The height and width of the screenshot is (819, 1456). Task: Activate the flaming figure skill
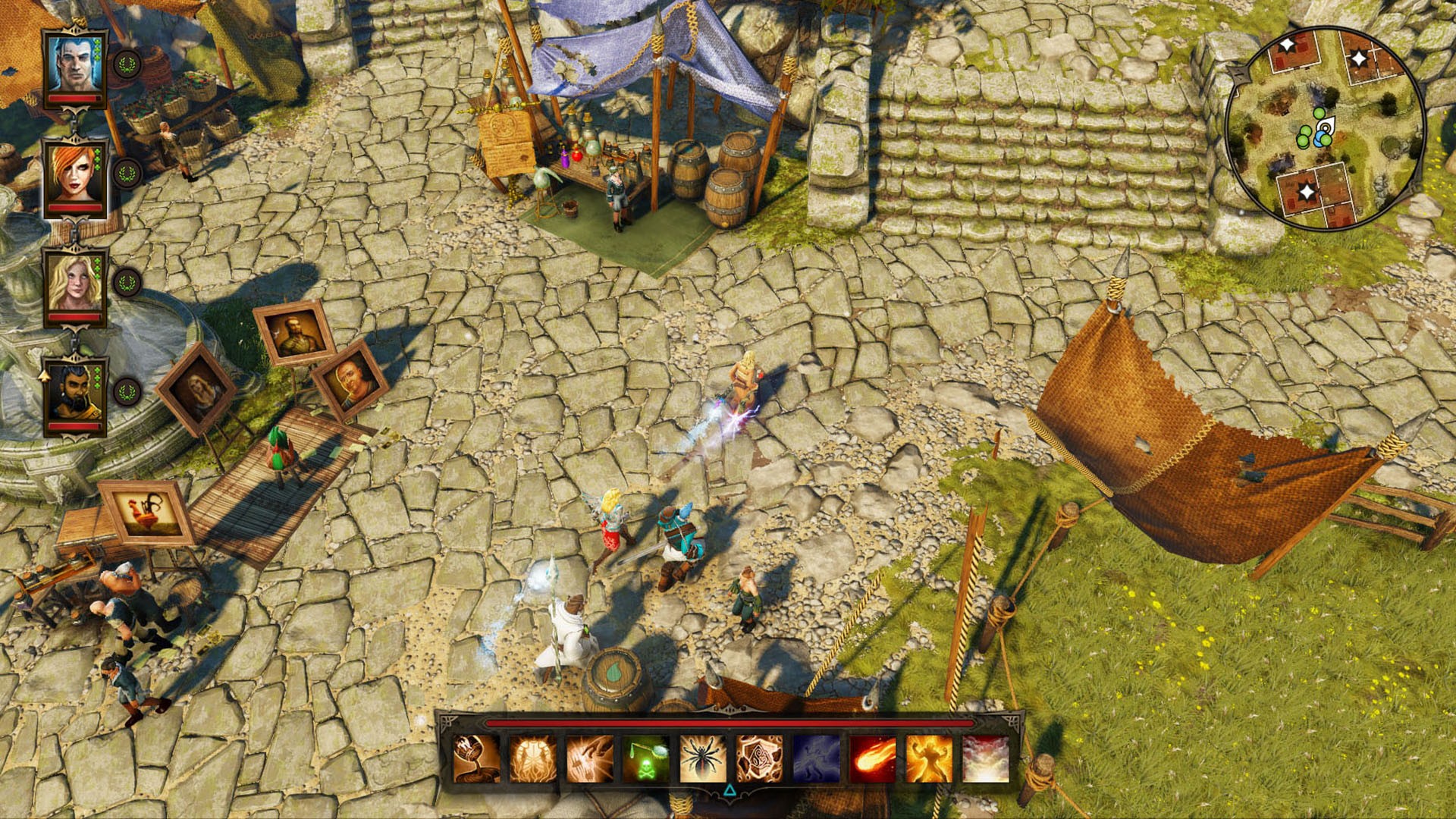(929, 758)
